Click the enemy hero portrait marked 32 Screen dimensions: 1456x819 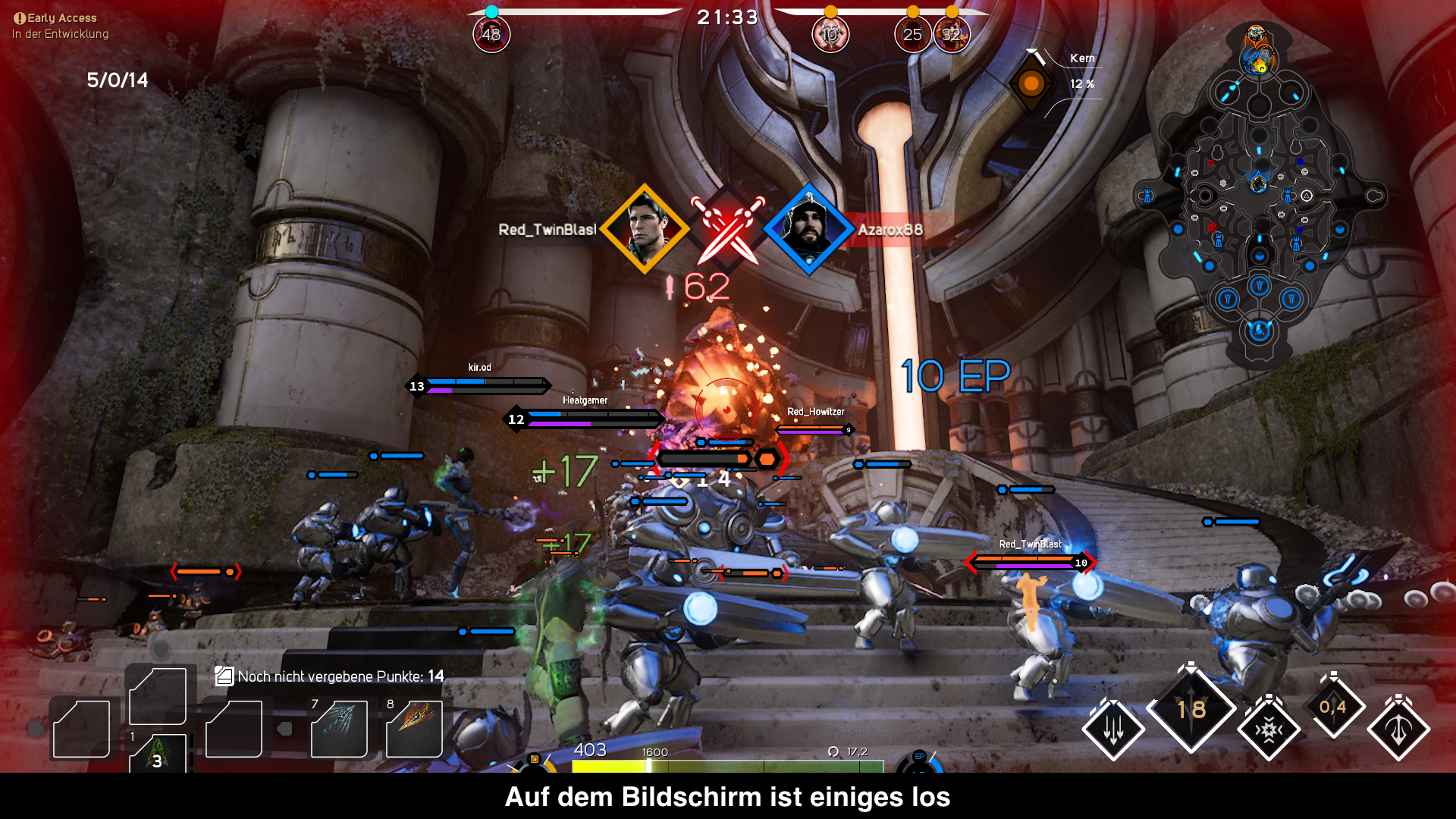952,34
